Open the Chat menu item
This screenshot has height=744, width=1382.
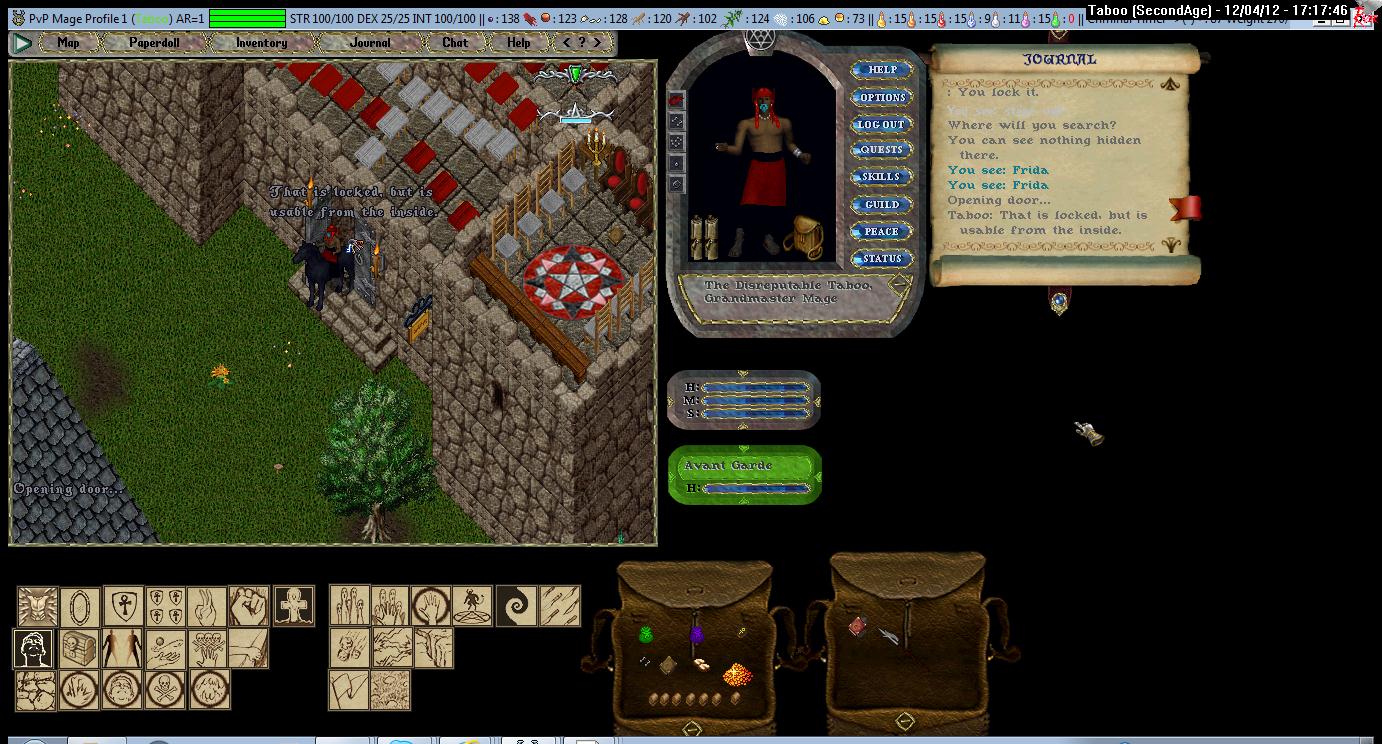click(455, 43)
